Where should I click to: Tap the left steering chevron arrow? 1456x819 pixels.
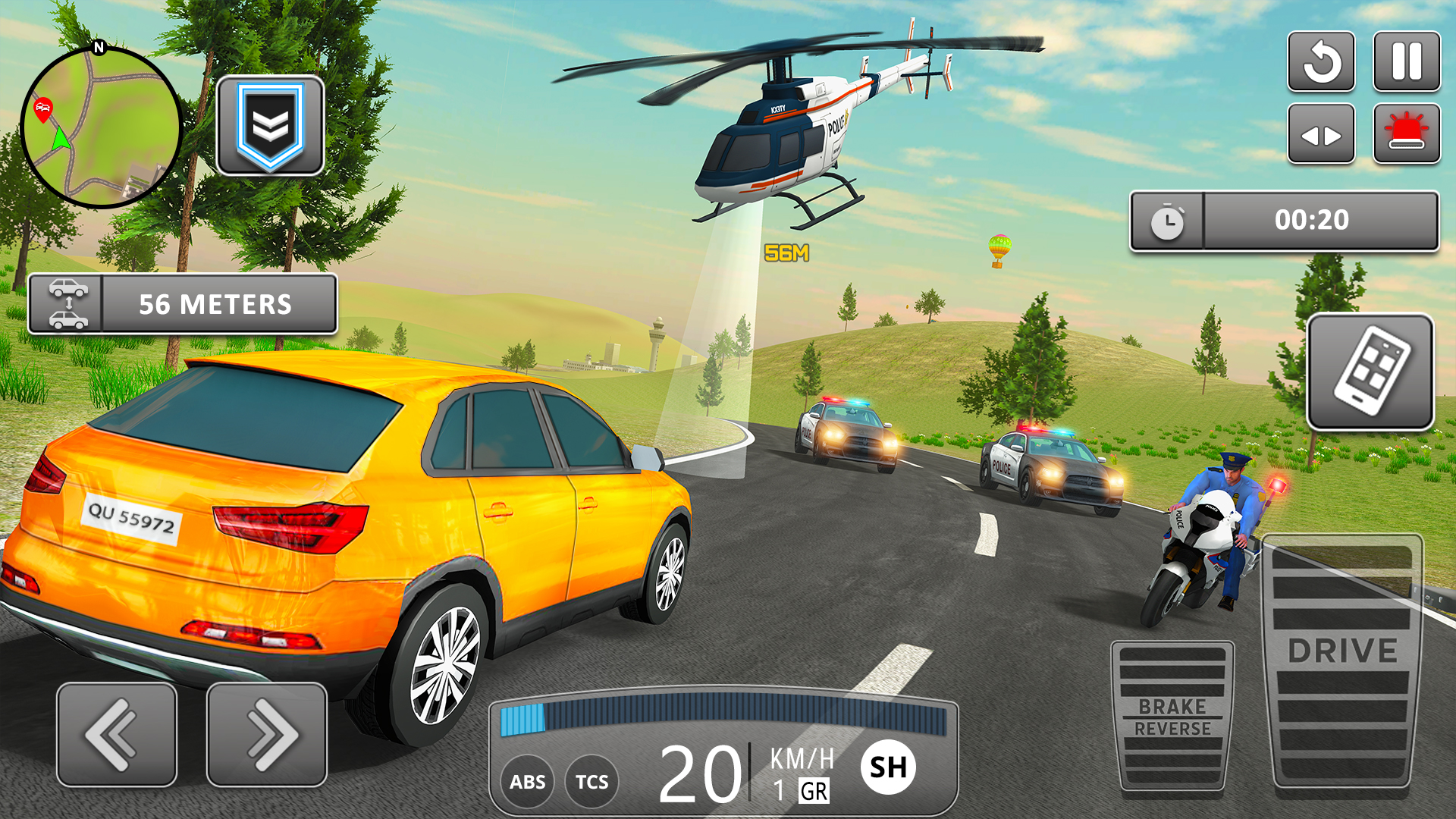point(115,732)
